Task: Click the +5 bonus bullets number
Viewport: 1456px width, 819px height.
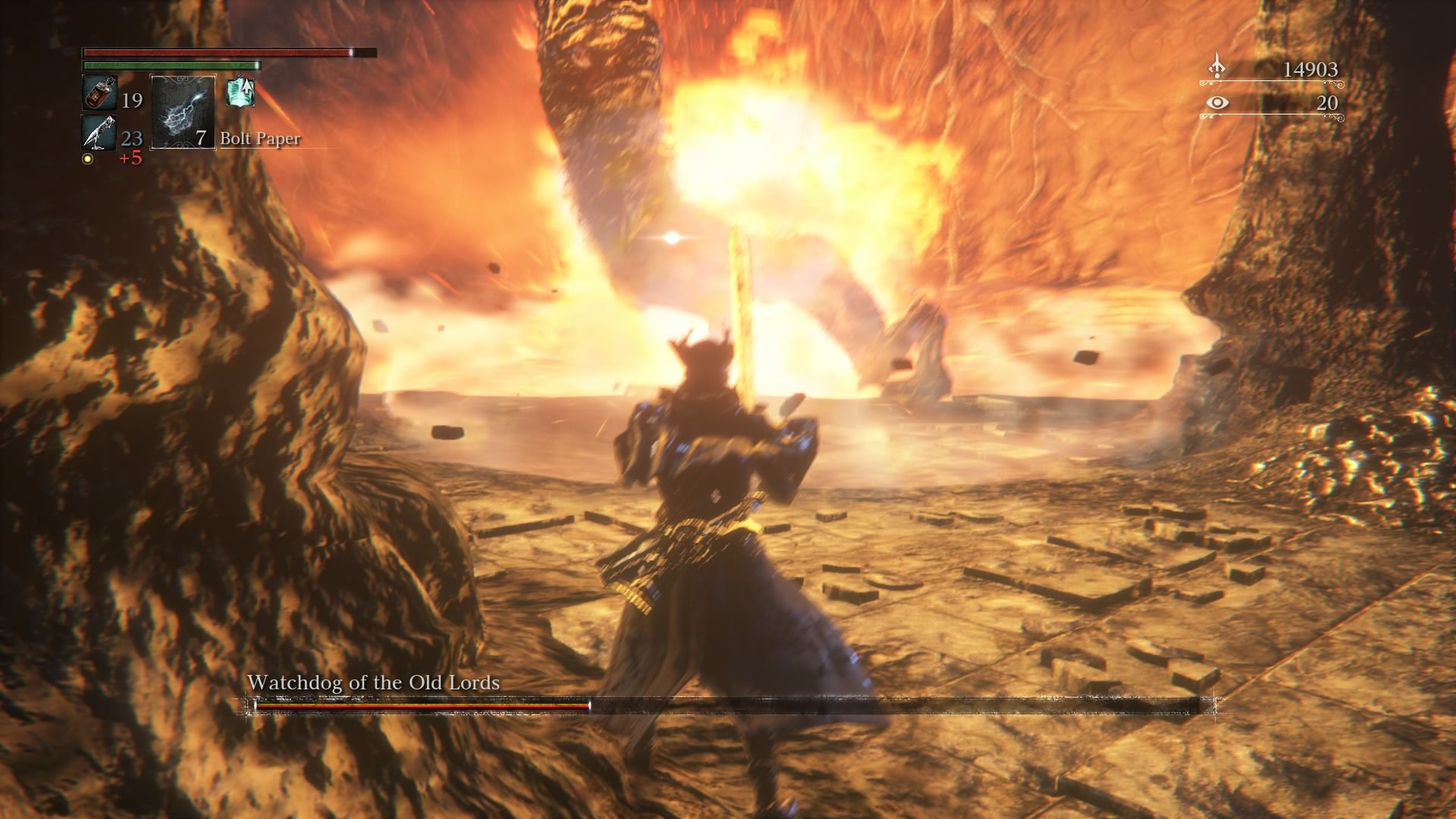Action: click(x=131, y=157)
